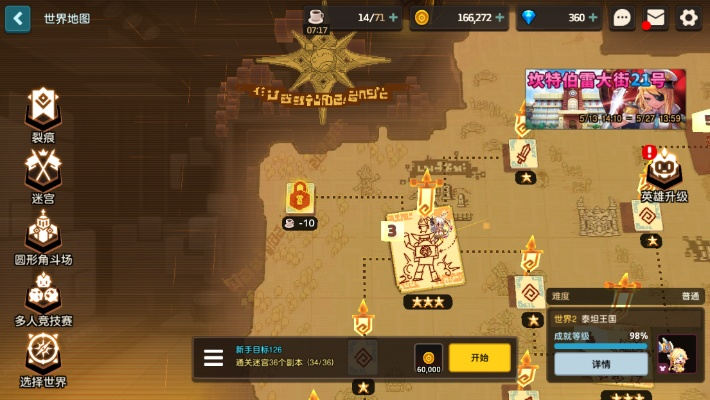This screenshot has width=710, height=400.
Task: Open the 坎特伯雷大街 event banner
Action: [x=605, y=98]
